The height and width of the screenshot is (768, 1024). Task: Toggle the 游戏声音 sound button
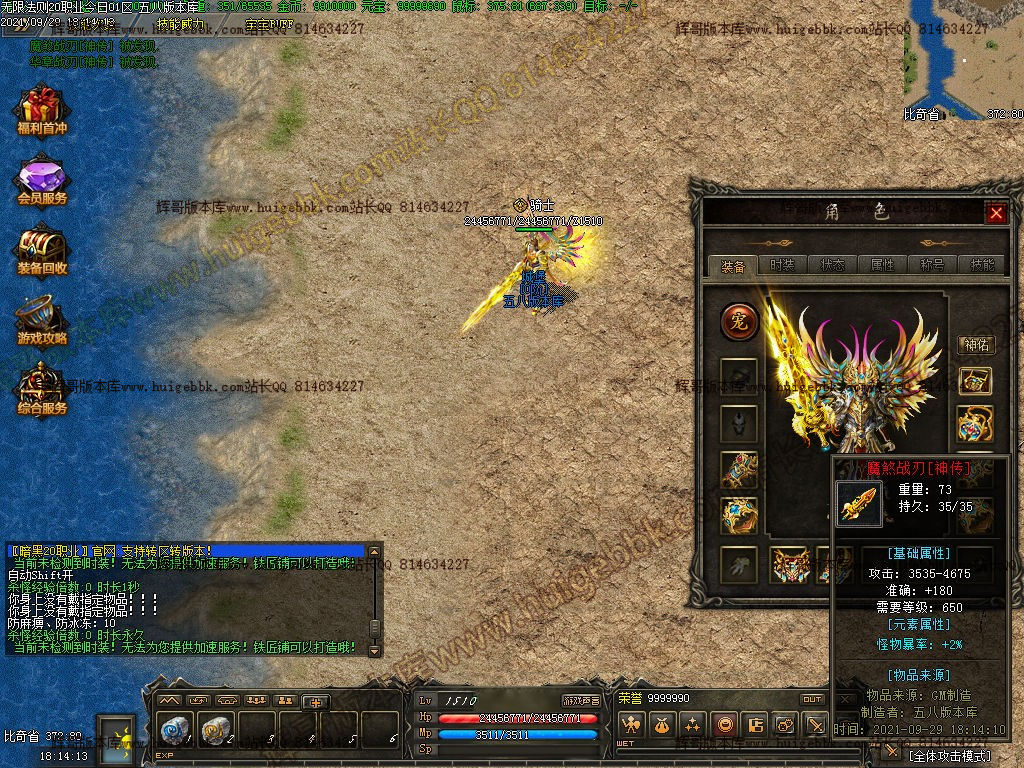point(581,700)
